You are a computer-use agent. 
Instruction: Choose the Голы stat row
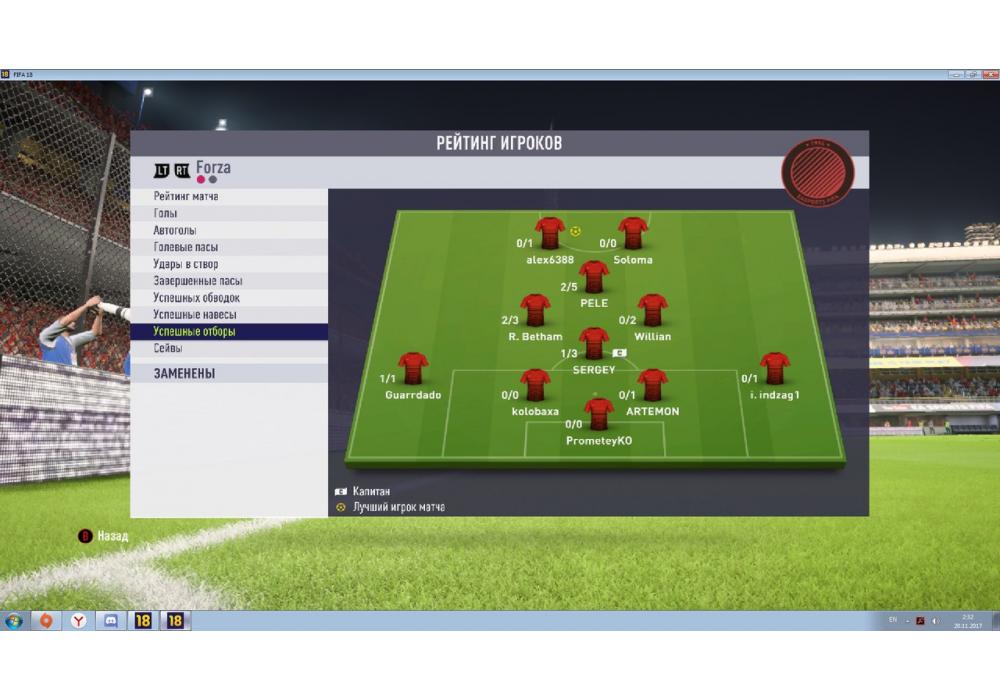click(x=166, y=214)
